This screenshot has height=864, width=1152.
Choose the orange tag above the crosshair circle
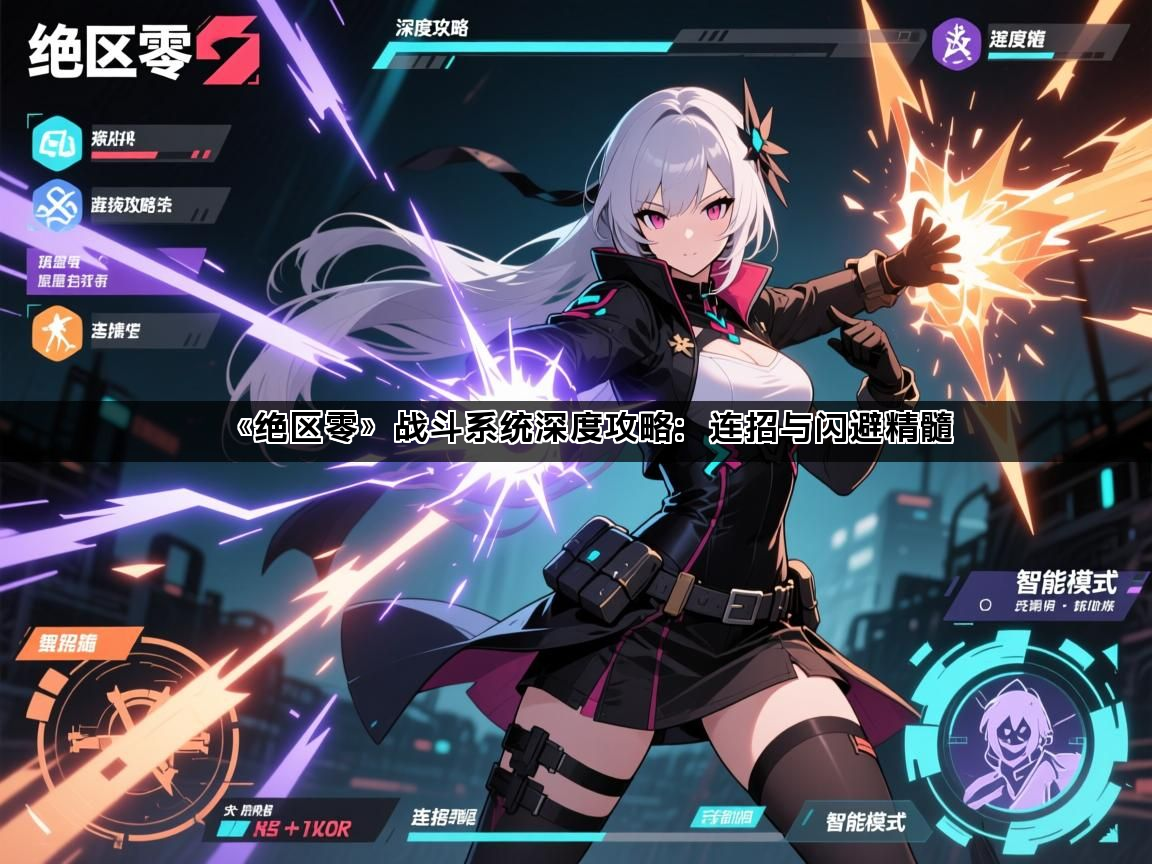coord(79,642)
